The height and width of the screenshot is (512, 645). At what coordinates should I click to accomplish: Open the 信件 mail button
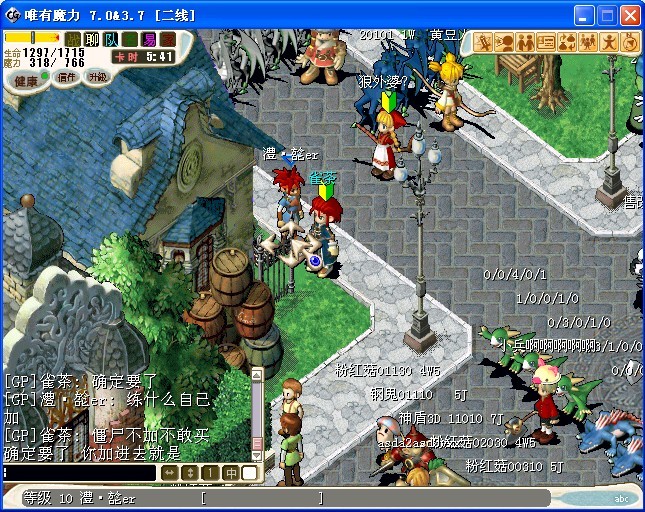tap(66, 77)
